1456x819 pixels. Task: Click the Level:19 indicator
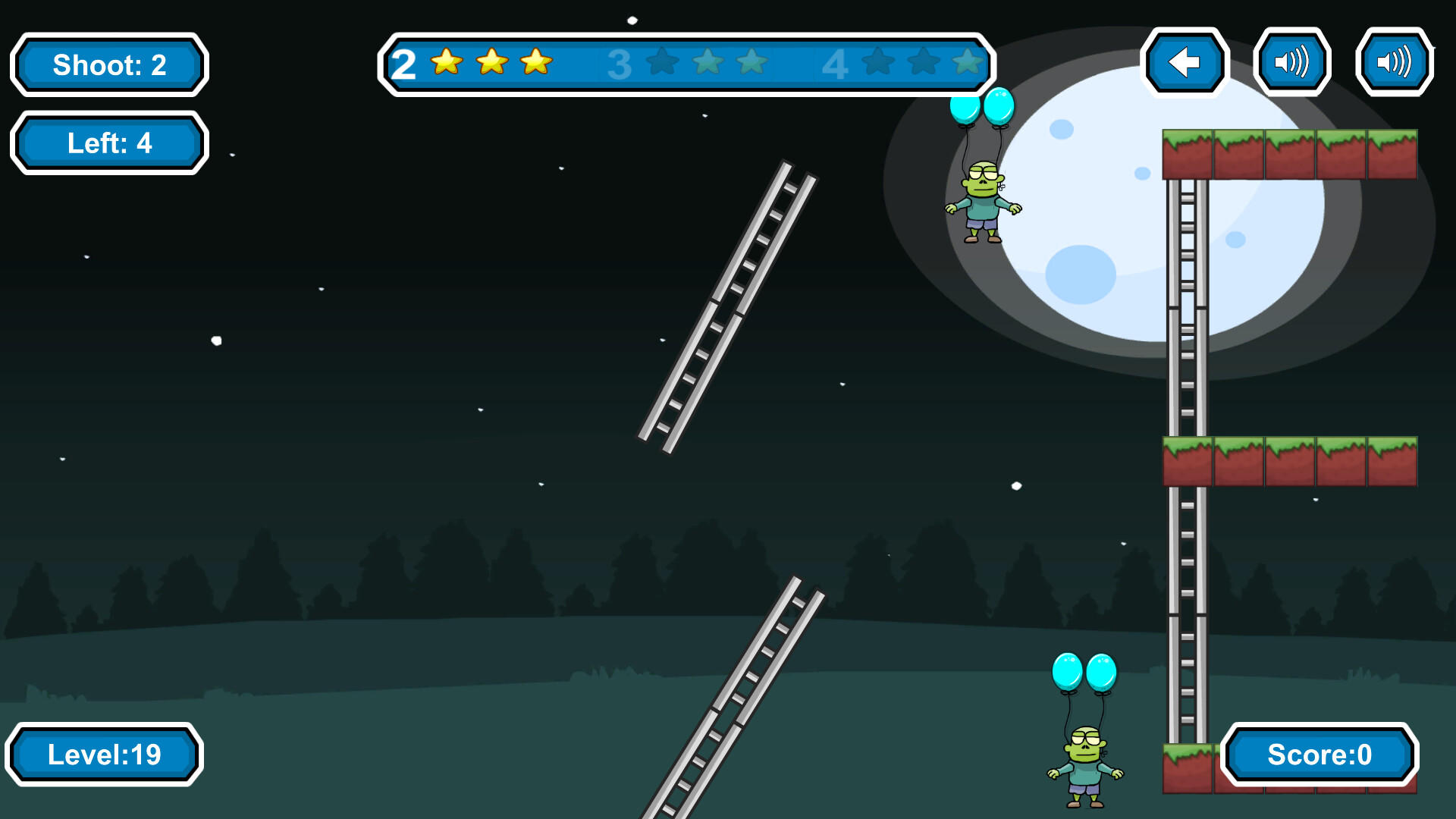coord(106,754)
